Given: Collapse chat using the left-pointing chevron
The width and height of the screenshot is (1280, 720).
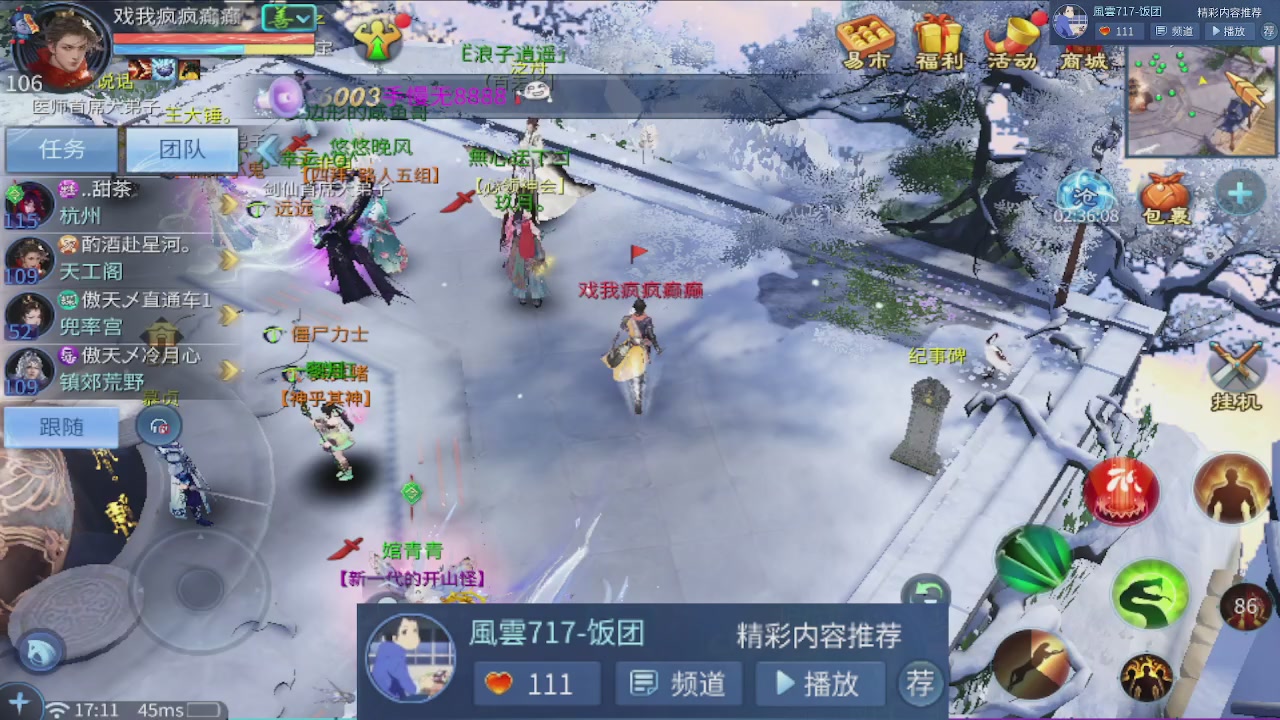Looking at the screenshot, I should point(265,150).
